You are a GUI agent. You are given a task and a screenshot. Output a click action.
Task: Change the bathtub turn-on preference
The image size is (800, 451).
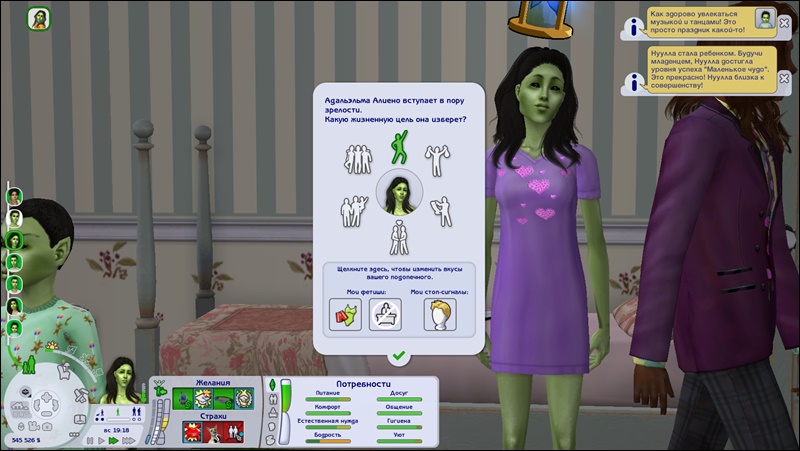[x=385, y=314]
